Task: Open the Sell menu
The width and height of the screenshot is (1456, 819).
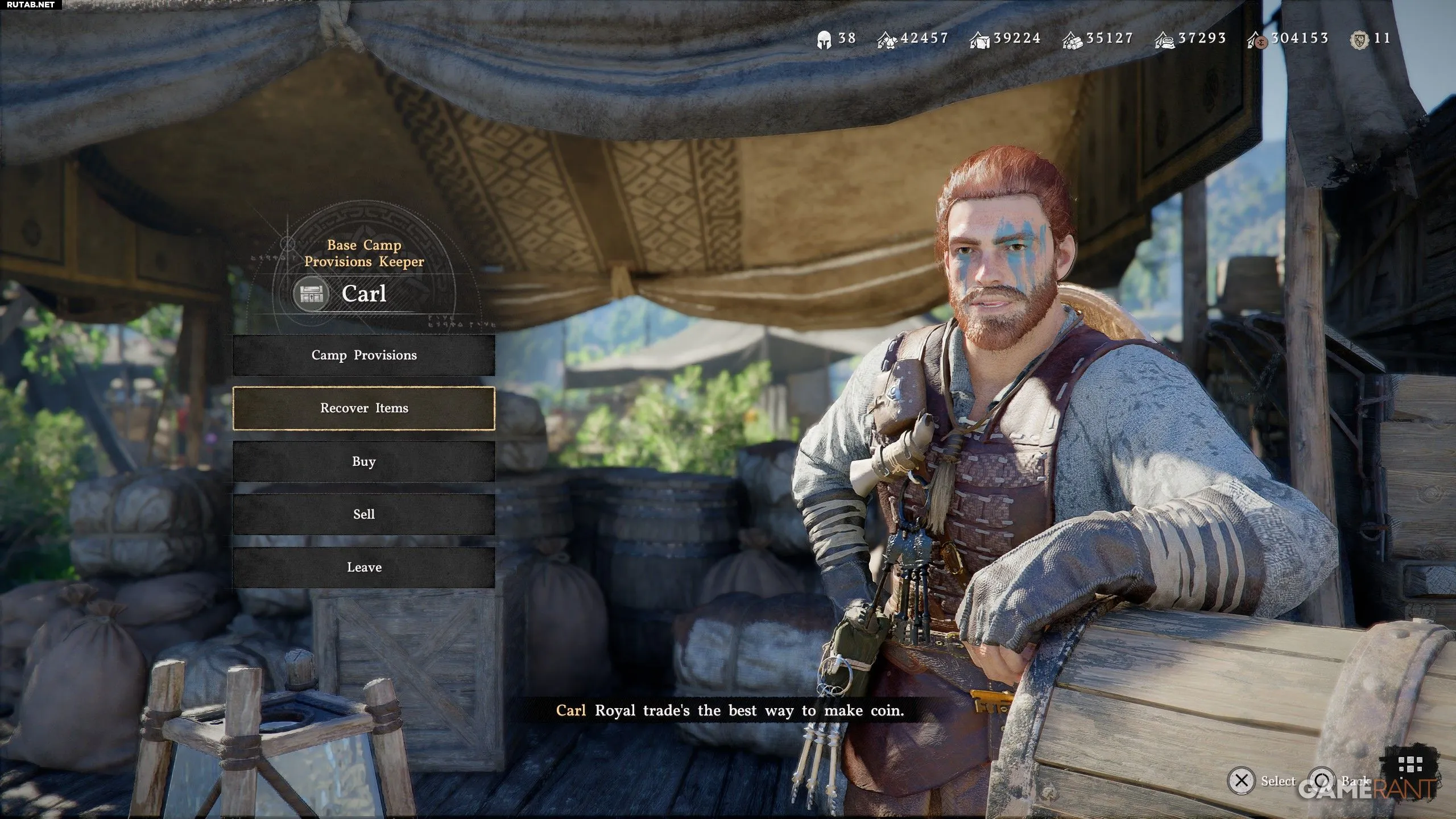Action: pos(364,514)
